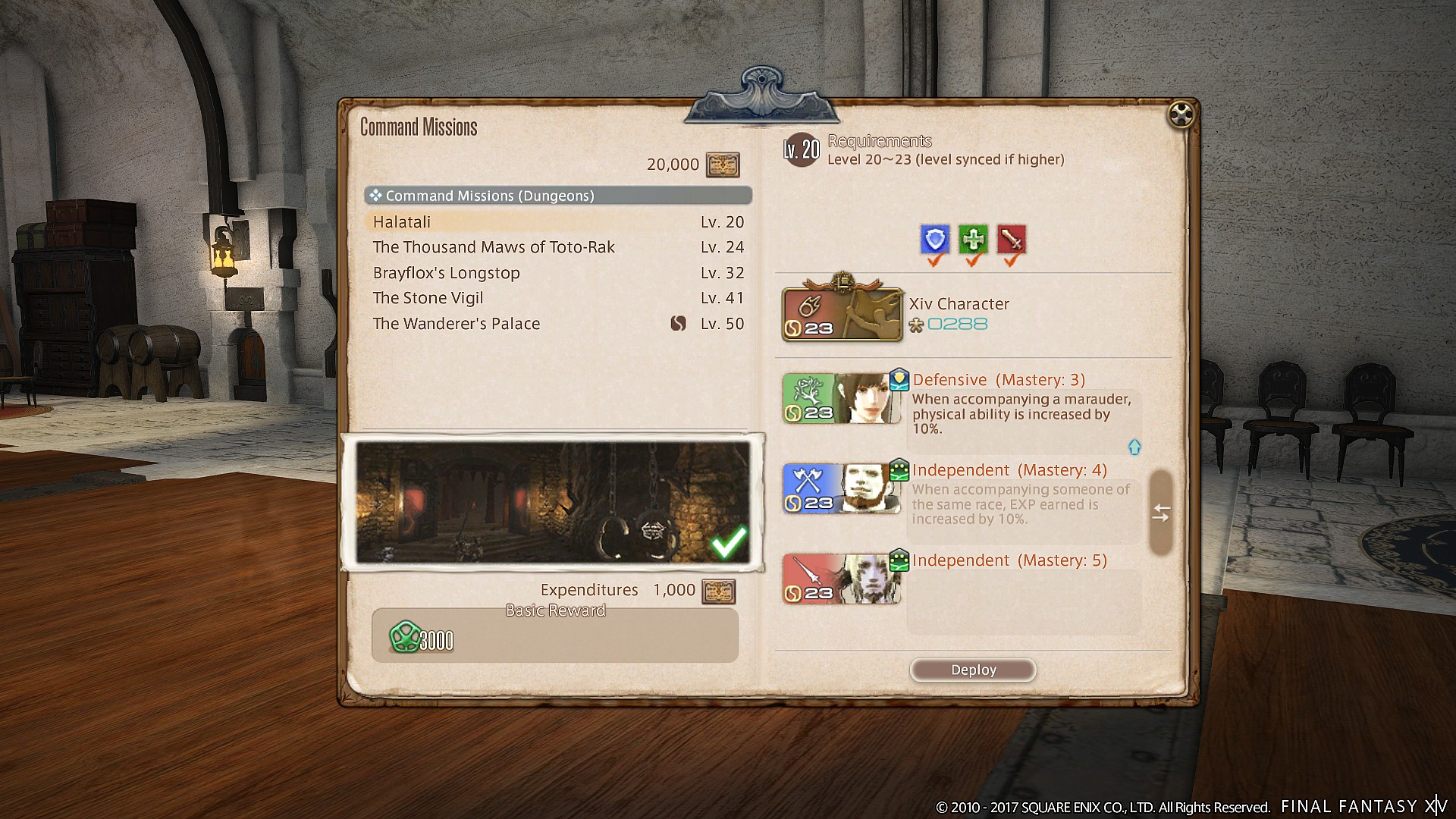
Task: Select The Wanderer's Palace Lv. 50 mission
Action: tap(456, 323)
